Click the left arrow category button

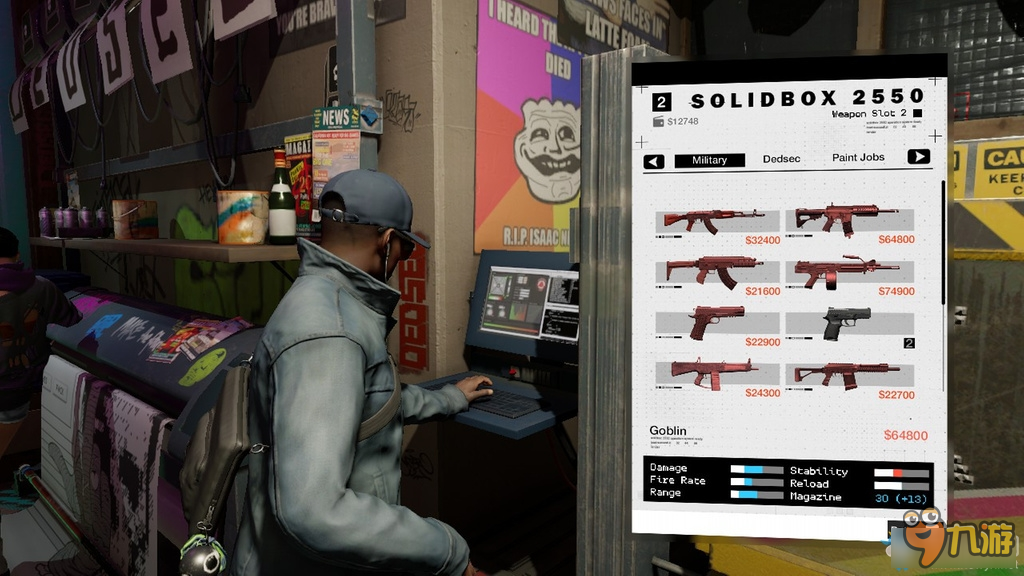click(x=654, y=161)
